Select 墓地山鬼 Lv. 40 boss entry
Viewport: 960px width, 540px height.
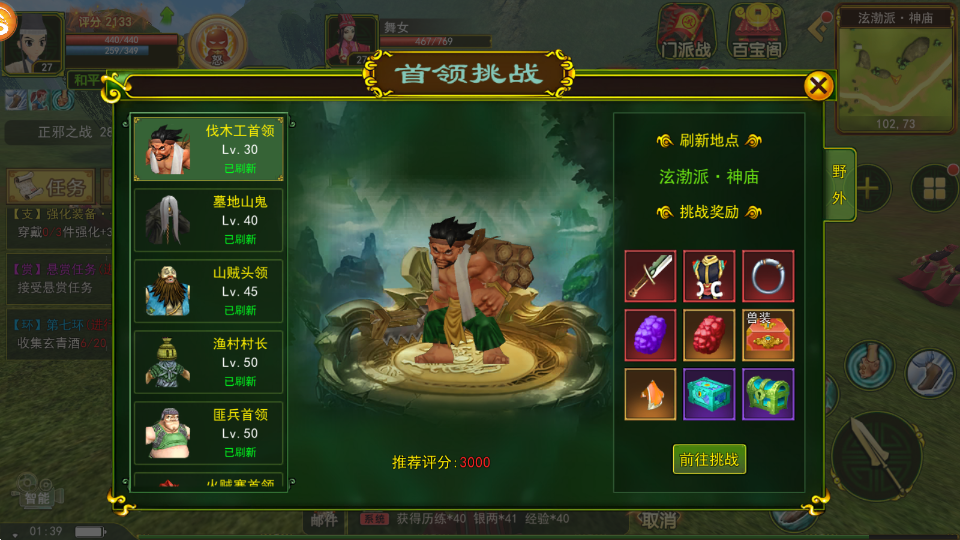[x=210, y=219]
